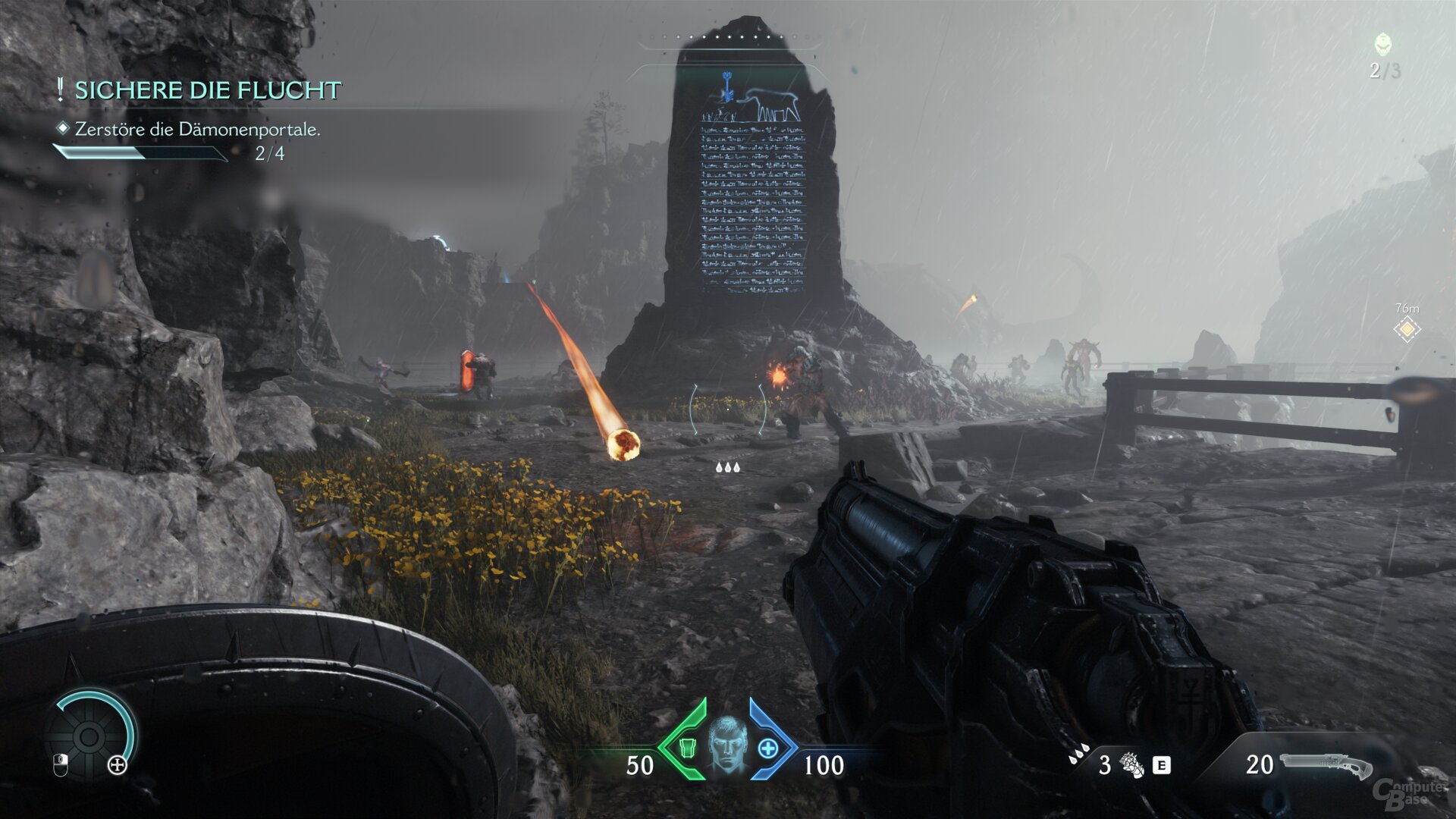1456x819 pixels.
Task: Click the green armor icon
Action: (x=687, y=748)
